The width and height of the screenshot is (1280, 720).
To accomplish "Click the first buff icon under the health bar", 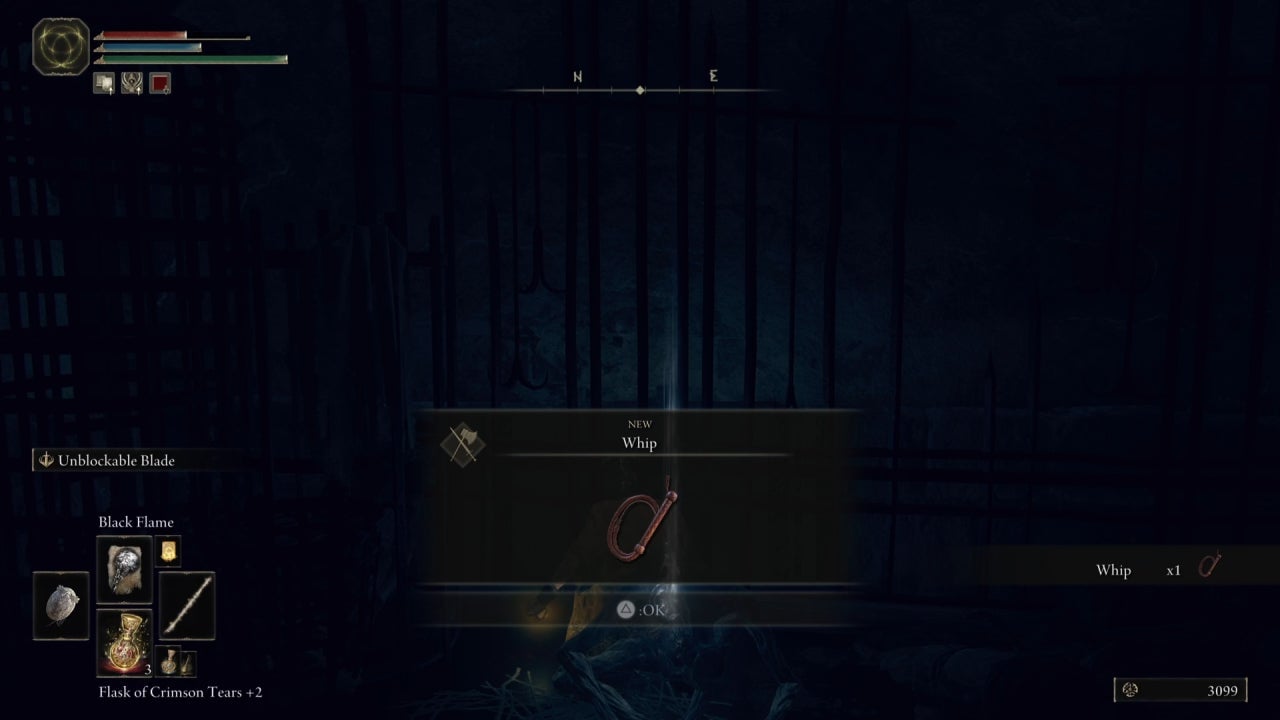I will click(104, 84).
